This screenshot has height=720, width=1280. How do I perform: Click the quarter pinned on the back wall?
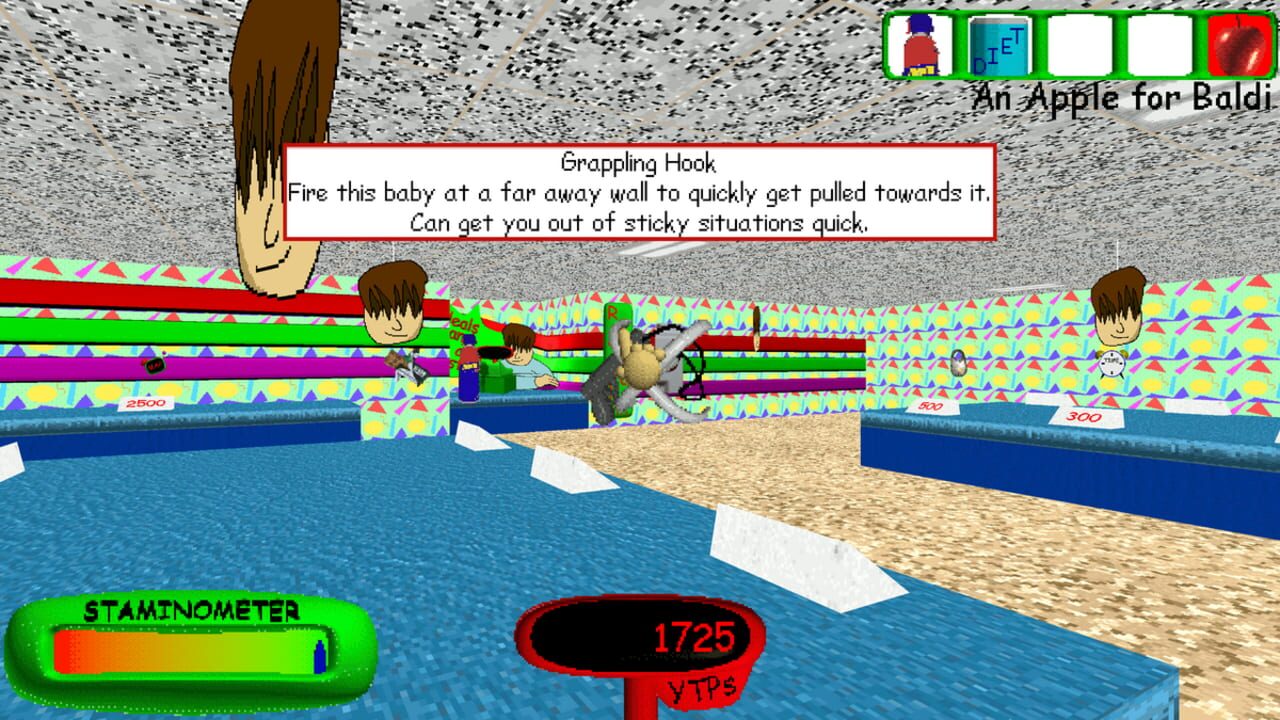pos(756,330)
